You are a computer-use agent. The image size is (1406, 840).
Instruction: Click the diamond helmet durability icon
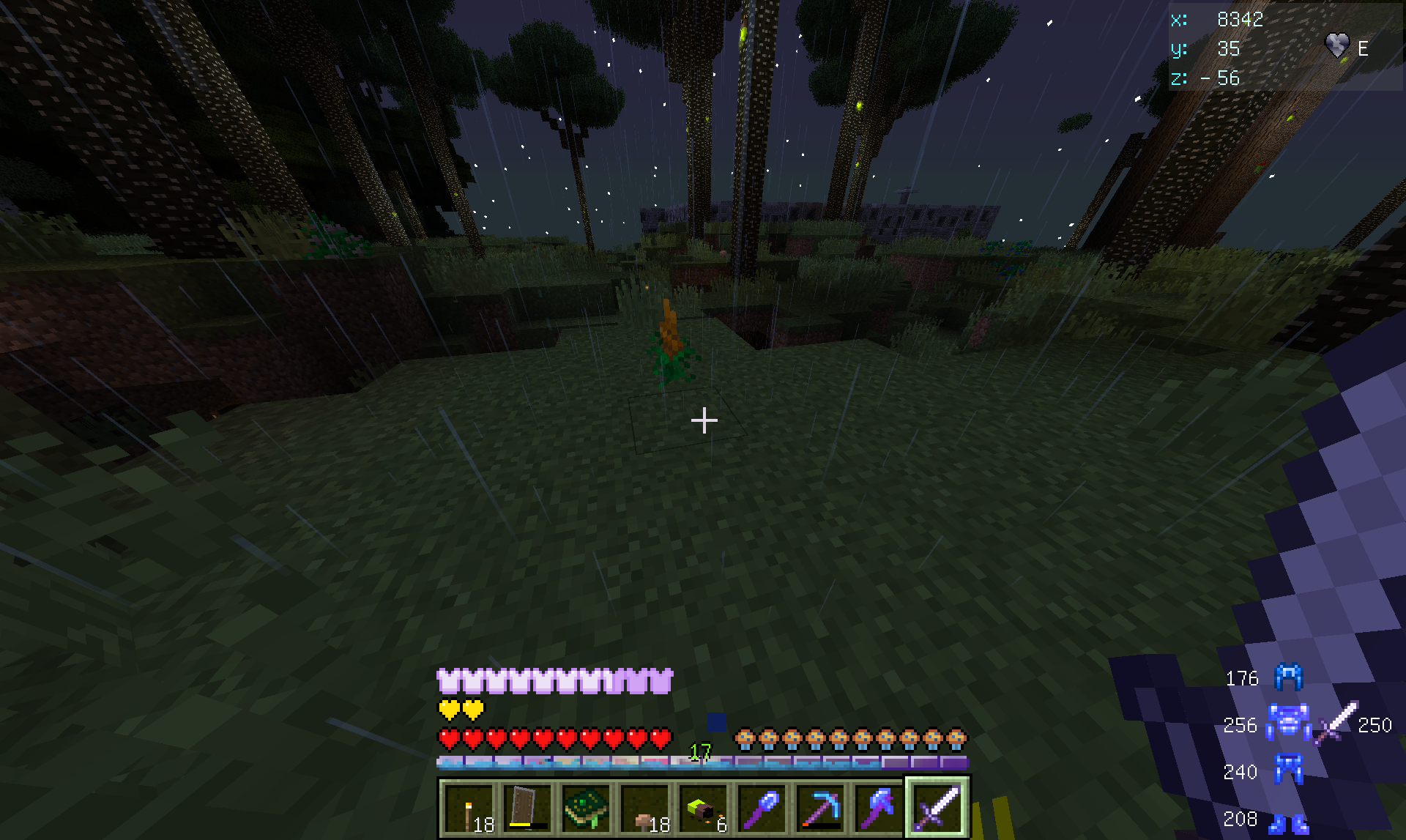pyautogui.click(x=1289, y=677)
